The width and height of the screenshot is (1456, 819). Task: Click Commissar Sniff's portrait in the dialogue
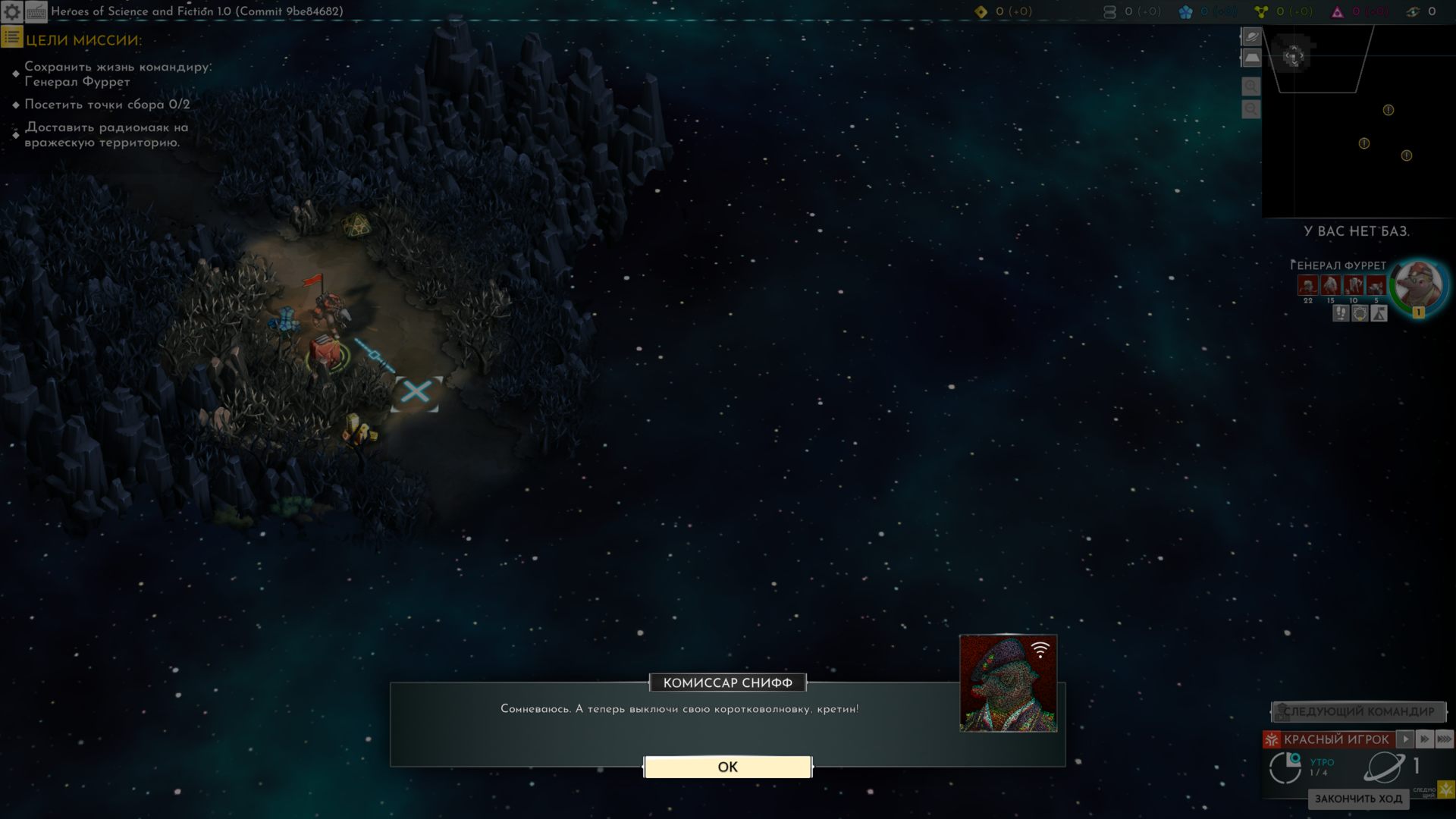pyautogui.click(x=1008, y=683)
